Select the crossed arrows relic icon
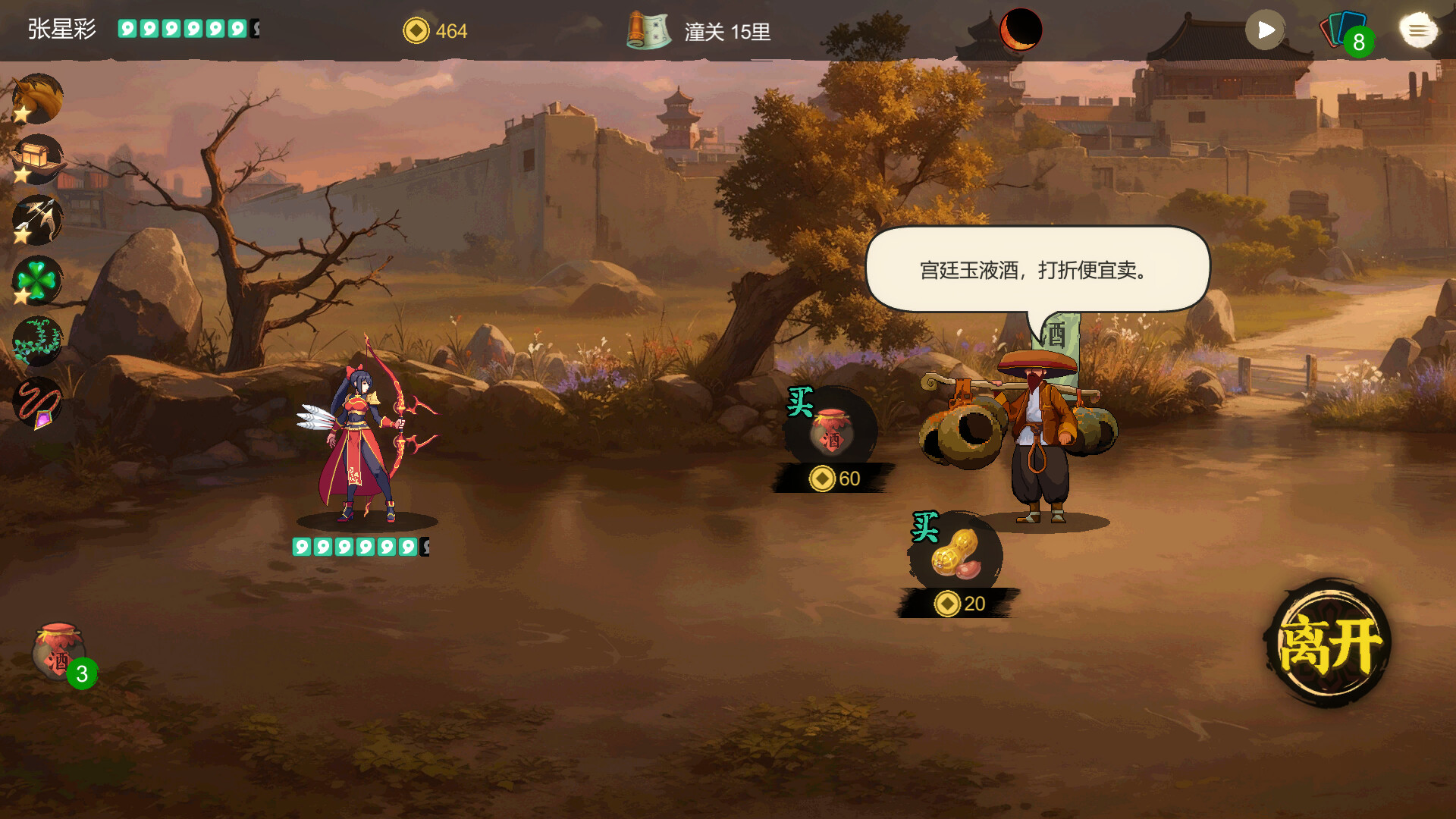1456x819 pixels. (x=37, y=219)
